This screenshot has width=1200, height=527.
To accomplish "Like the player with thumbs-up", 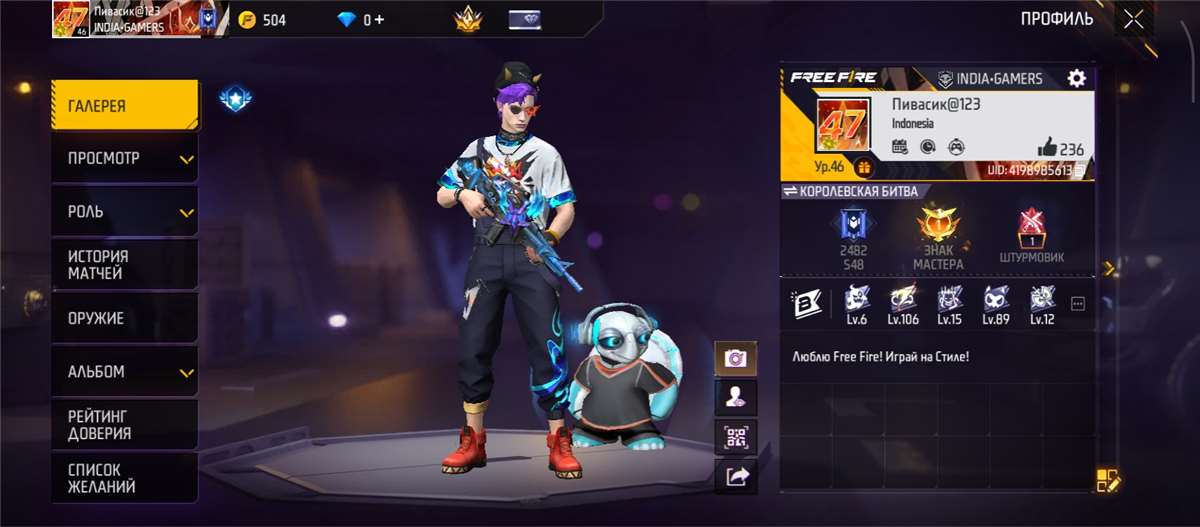I will point(1047,148).
